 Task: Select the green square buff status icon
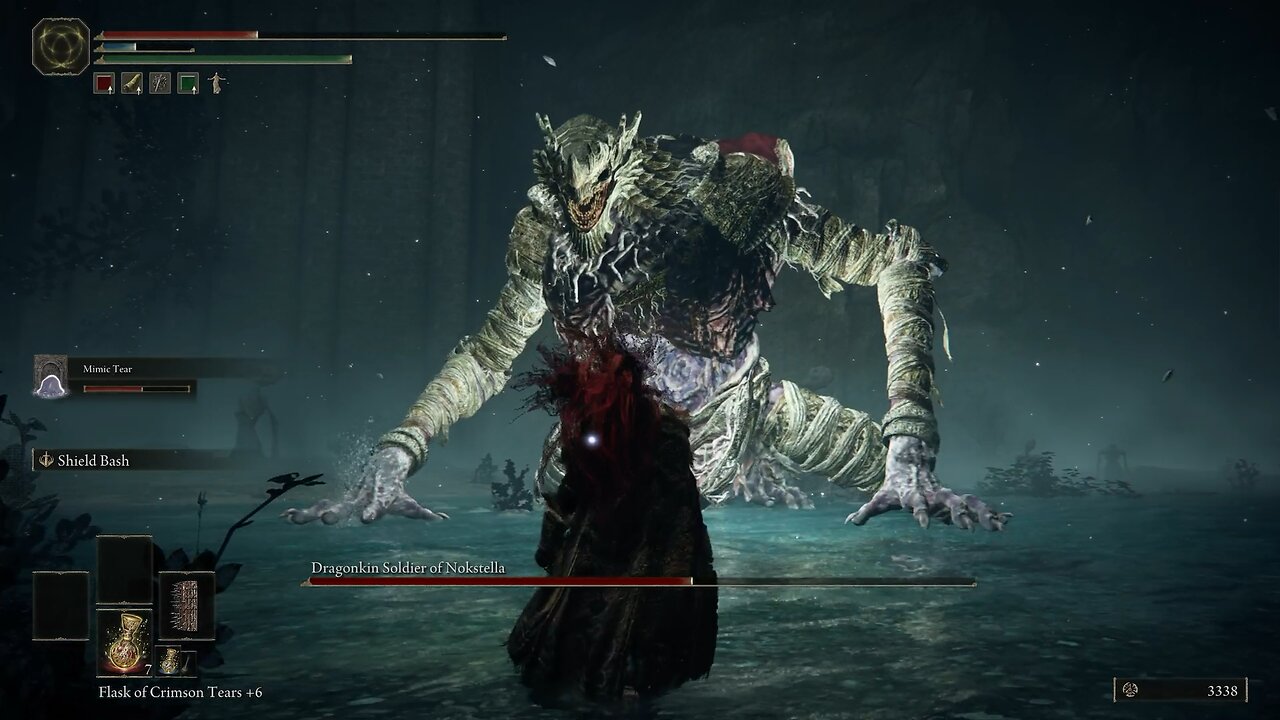pyautogui.click(x=188, y=83)
